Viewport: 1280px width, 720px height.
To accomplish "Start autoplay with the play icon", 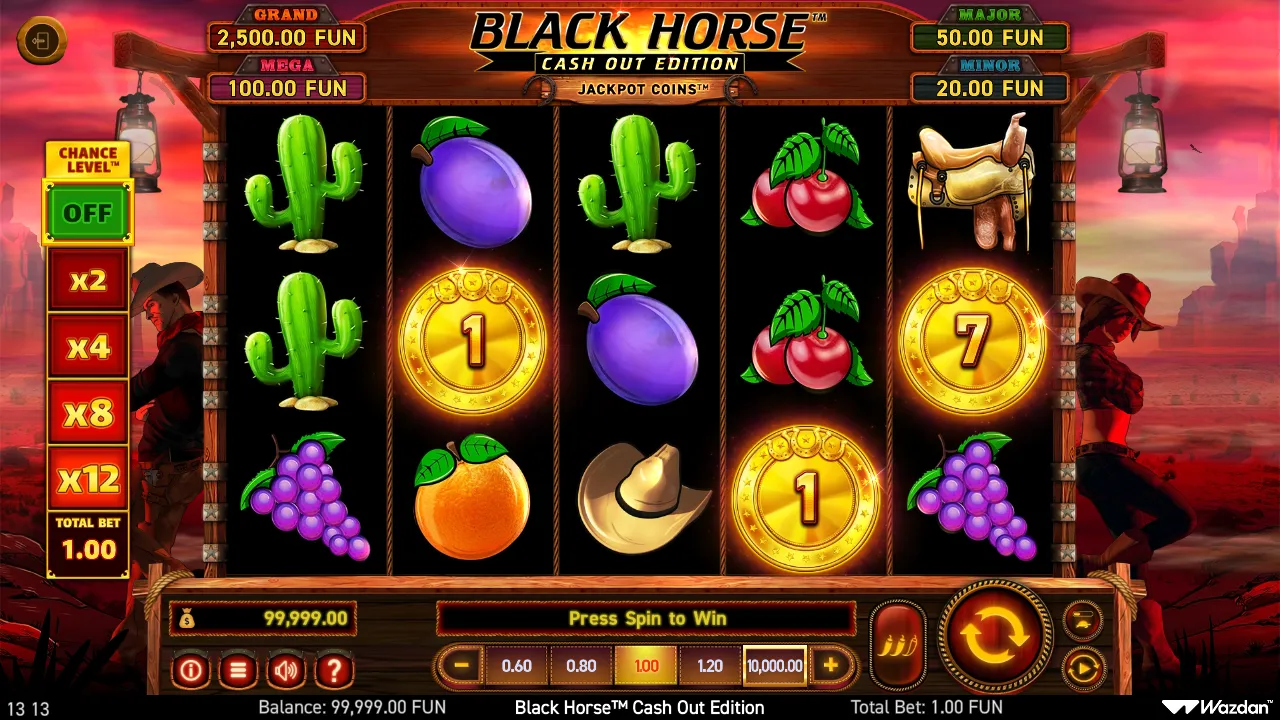I will pyautogui.click(x=1082, y=668).
